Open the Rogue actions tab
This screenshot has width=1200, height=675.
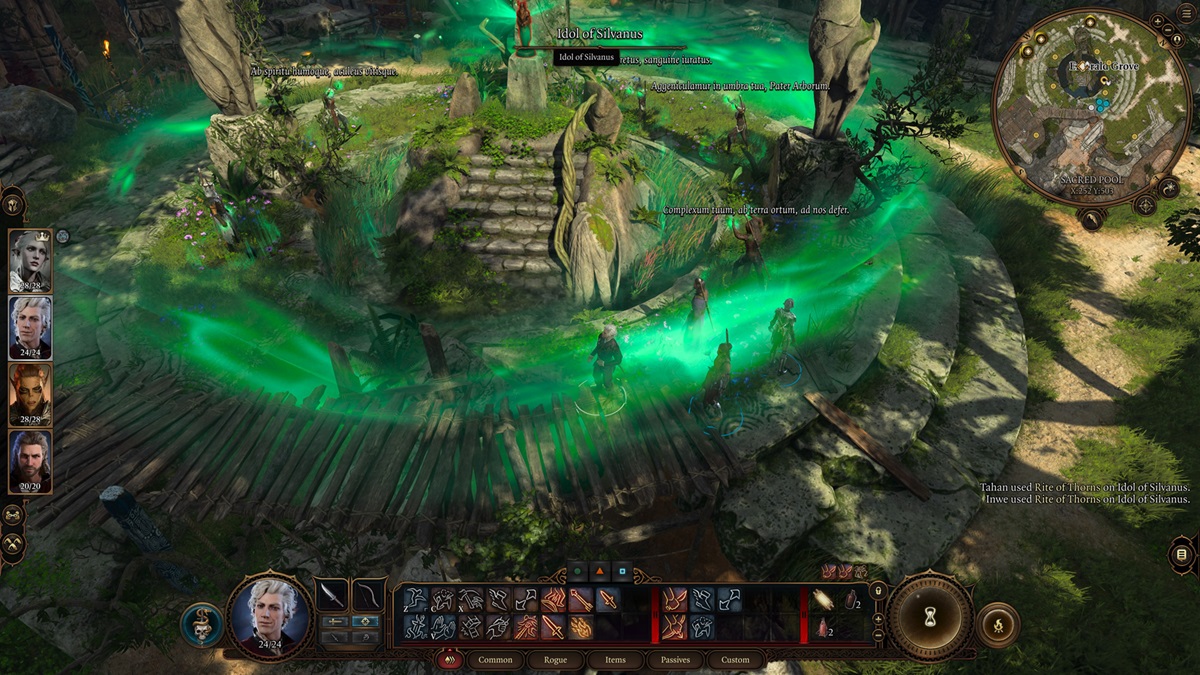click(x=556, y=660)
